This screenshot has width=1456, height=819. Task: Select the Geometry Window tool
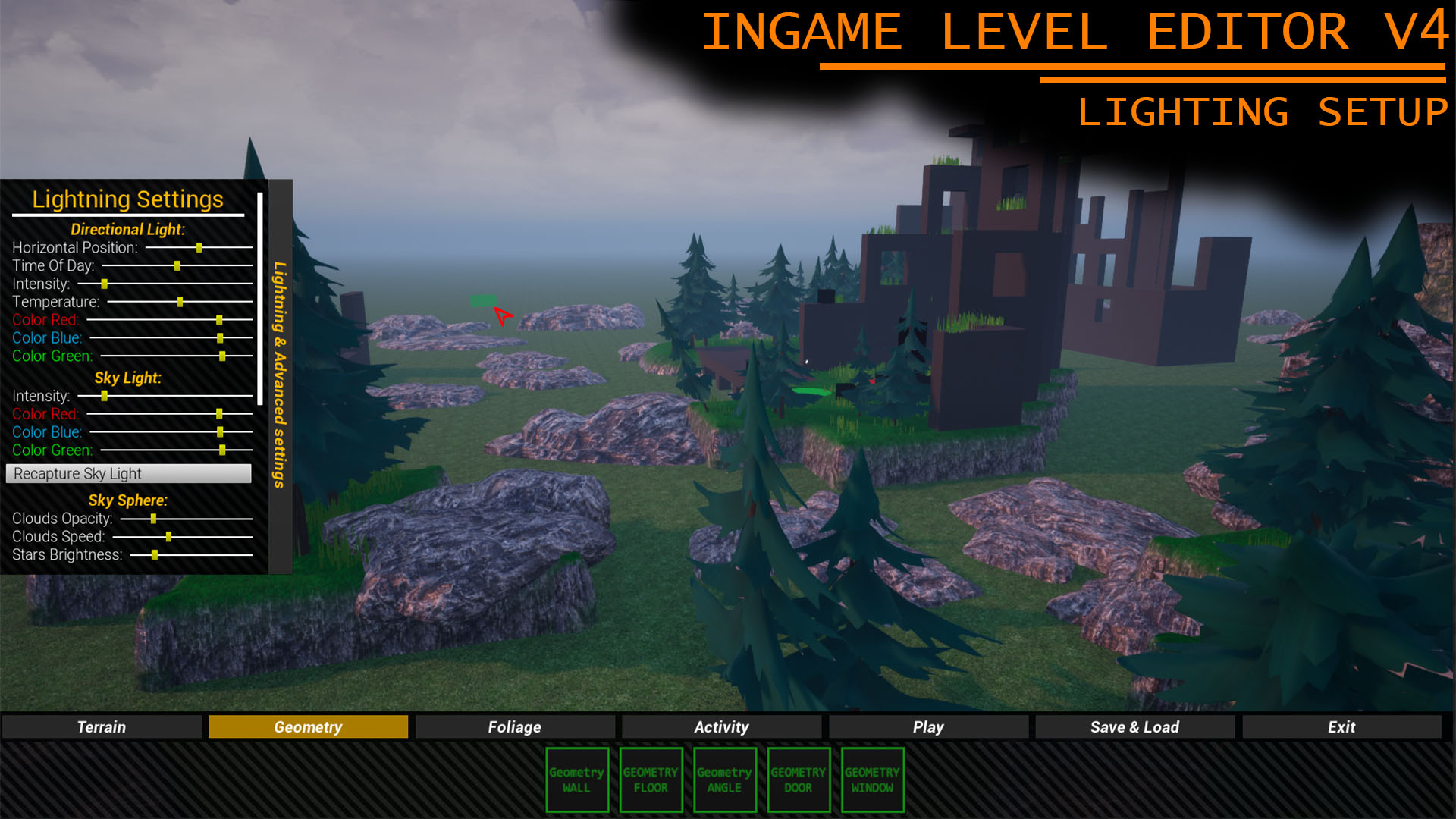[871, 780]
